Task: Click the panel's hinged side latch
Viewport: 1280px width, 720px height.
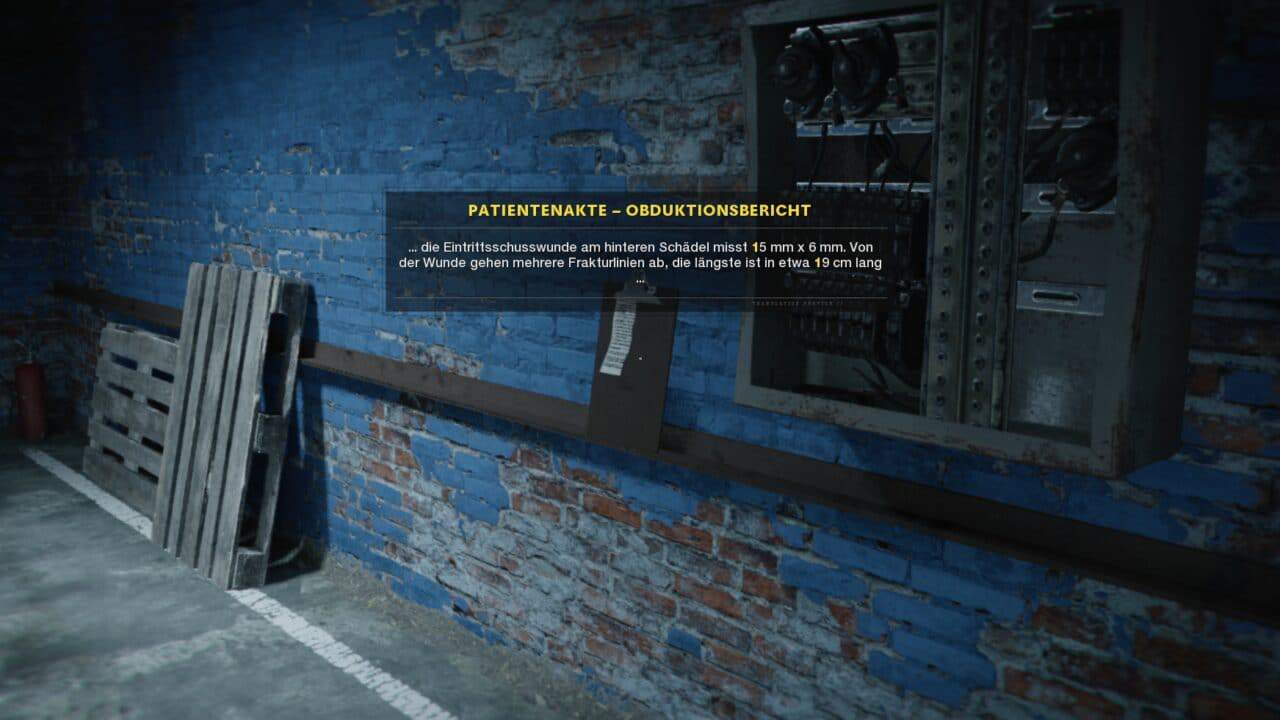Action: (1056, 295)
